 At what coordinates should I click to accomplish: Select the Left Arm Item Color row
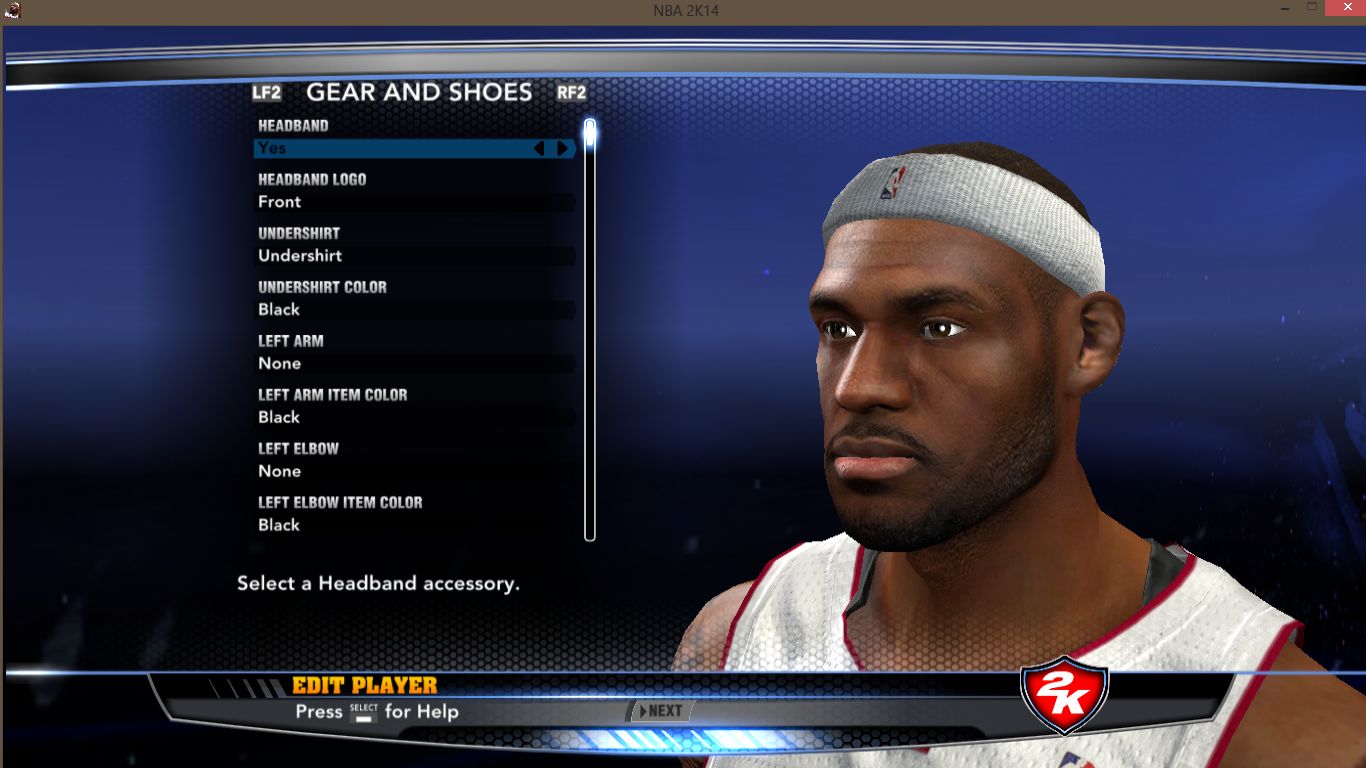pos(414,418)
